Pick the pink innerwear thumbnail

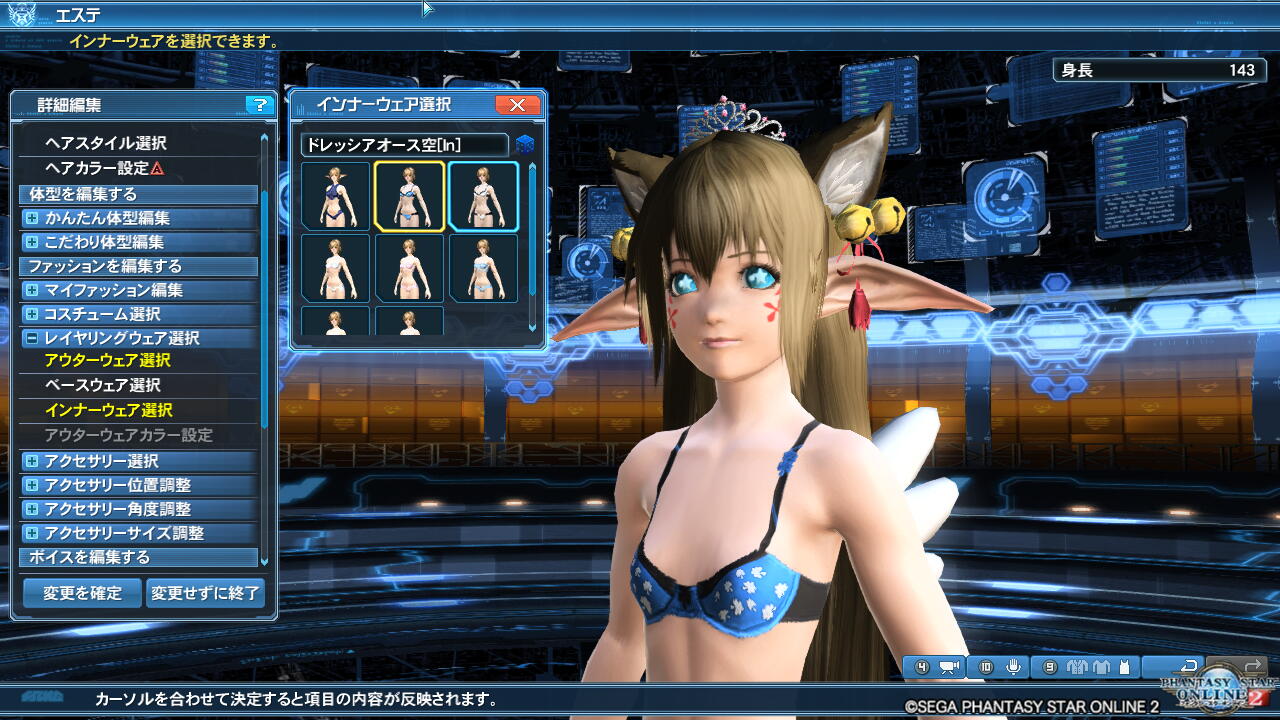[x=410, y=268]
